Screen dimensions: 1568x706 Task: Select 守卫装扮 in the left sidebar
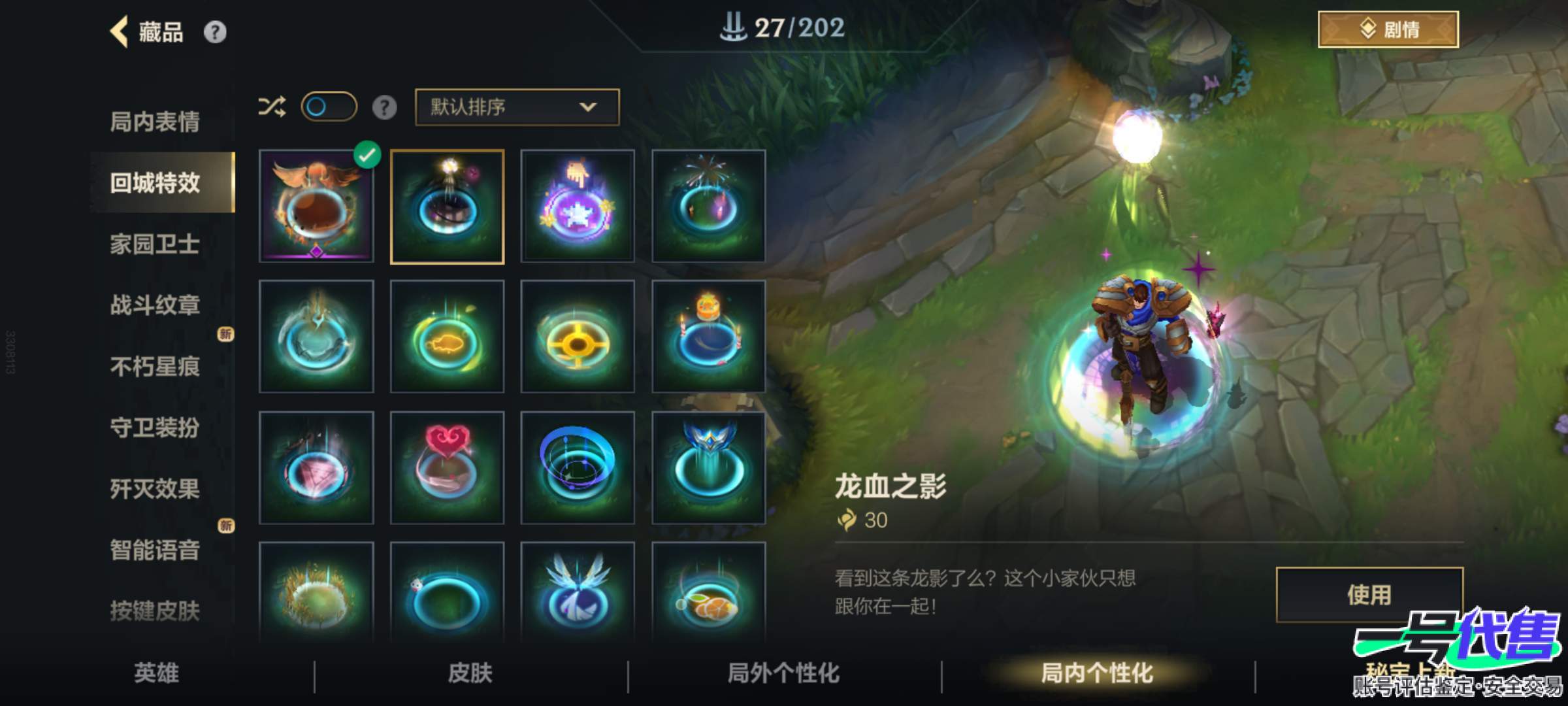(157, 428)
